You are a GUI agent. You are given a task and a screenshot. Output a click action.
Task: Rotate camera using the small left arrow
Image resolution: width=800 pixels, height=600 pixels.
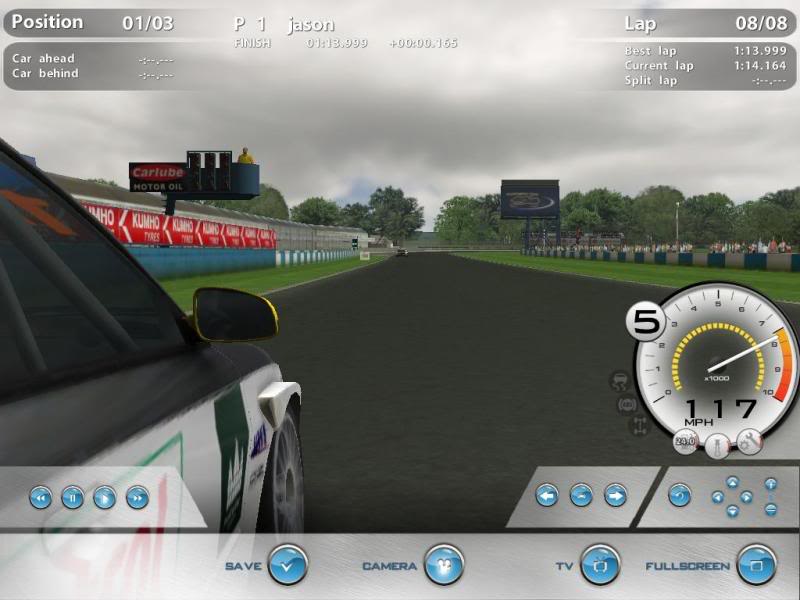tap(717, 496)
